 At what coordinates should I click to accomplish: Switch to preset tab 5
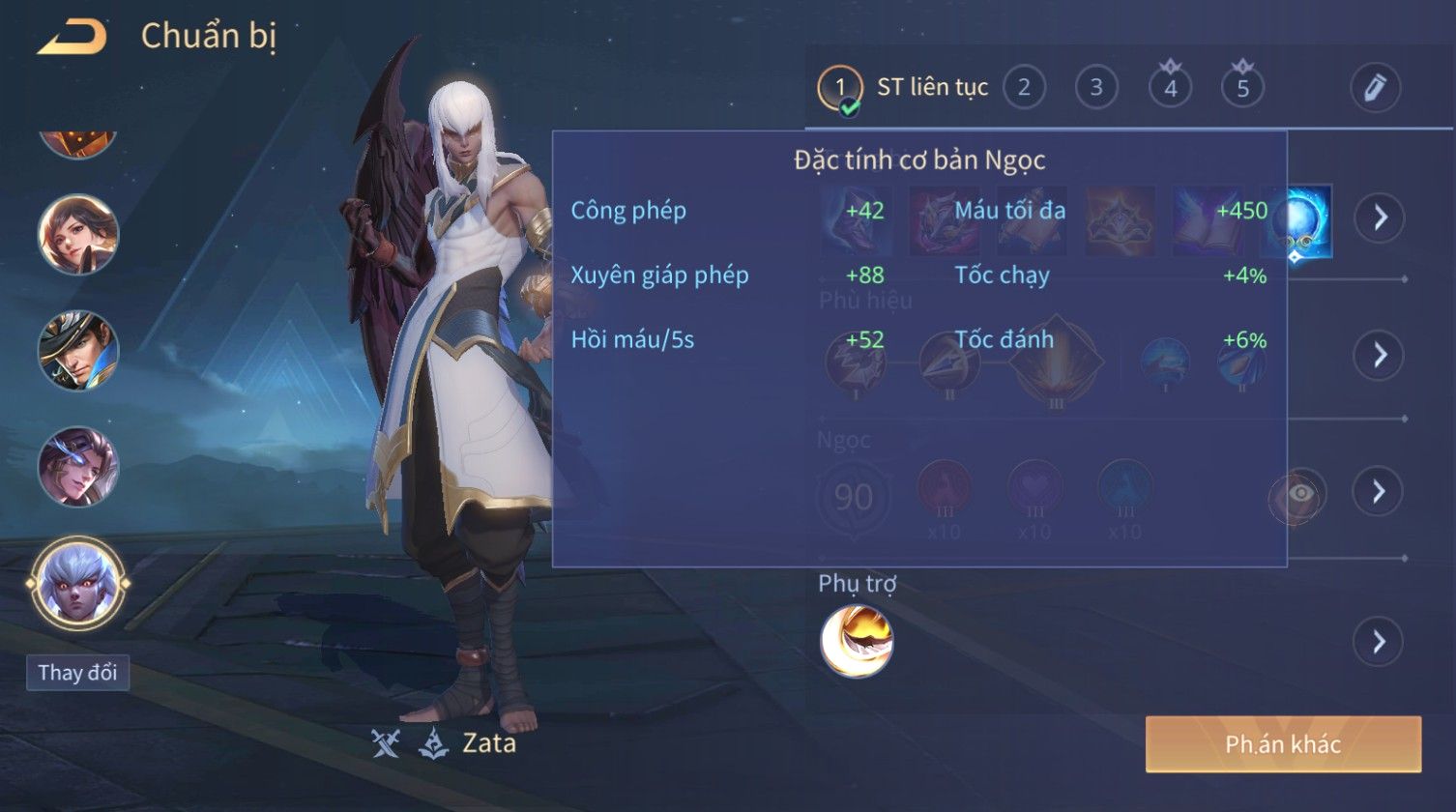click(1242, 88)
